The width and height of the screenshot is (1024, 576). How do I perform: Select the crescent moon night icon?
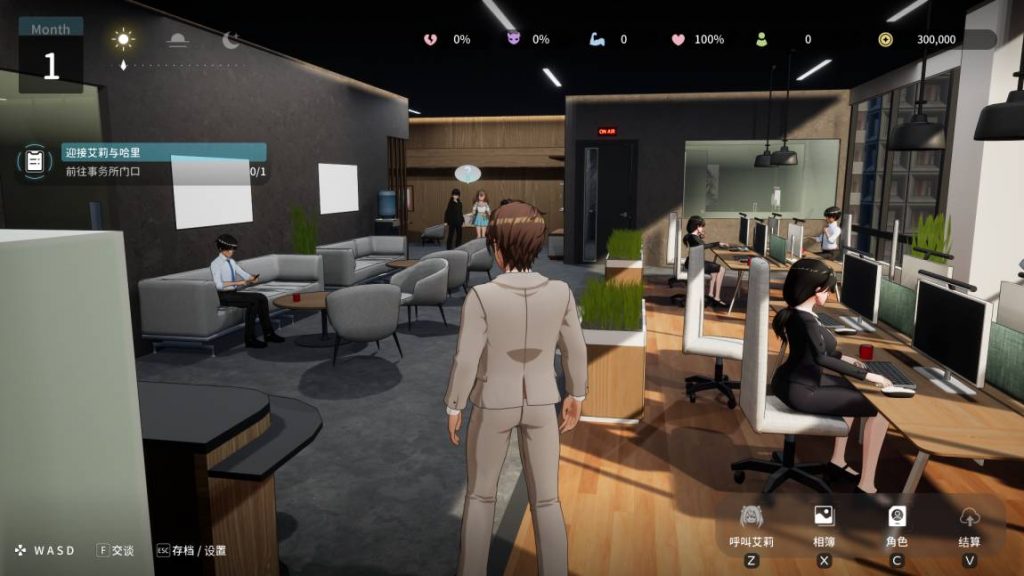pyautogui.click(x=231, y=40)
